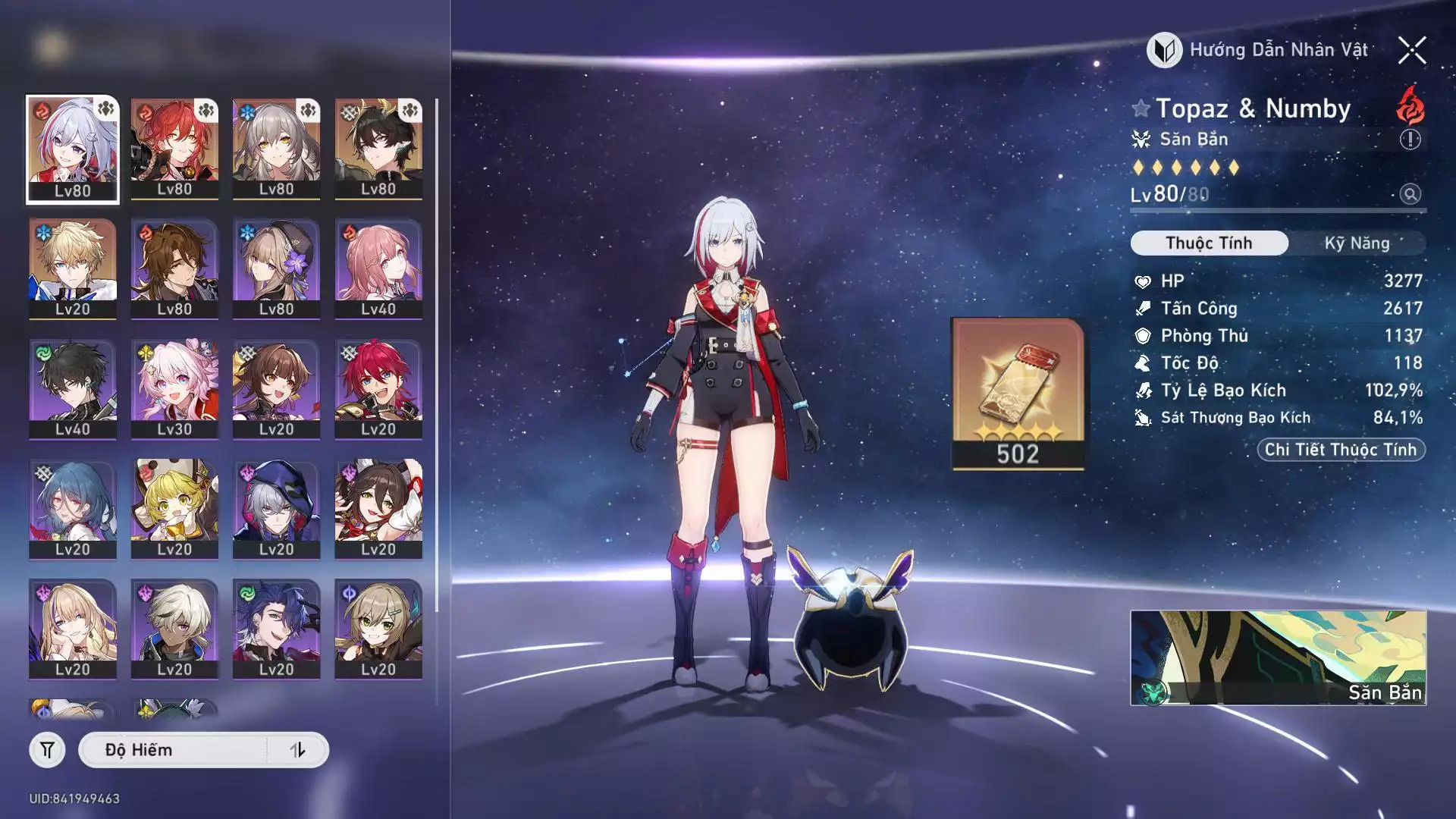The image size is (1456, 819).
Task: Click the star favorite icon by Topaz's name
Action: (x=1141, y=108)
